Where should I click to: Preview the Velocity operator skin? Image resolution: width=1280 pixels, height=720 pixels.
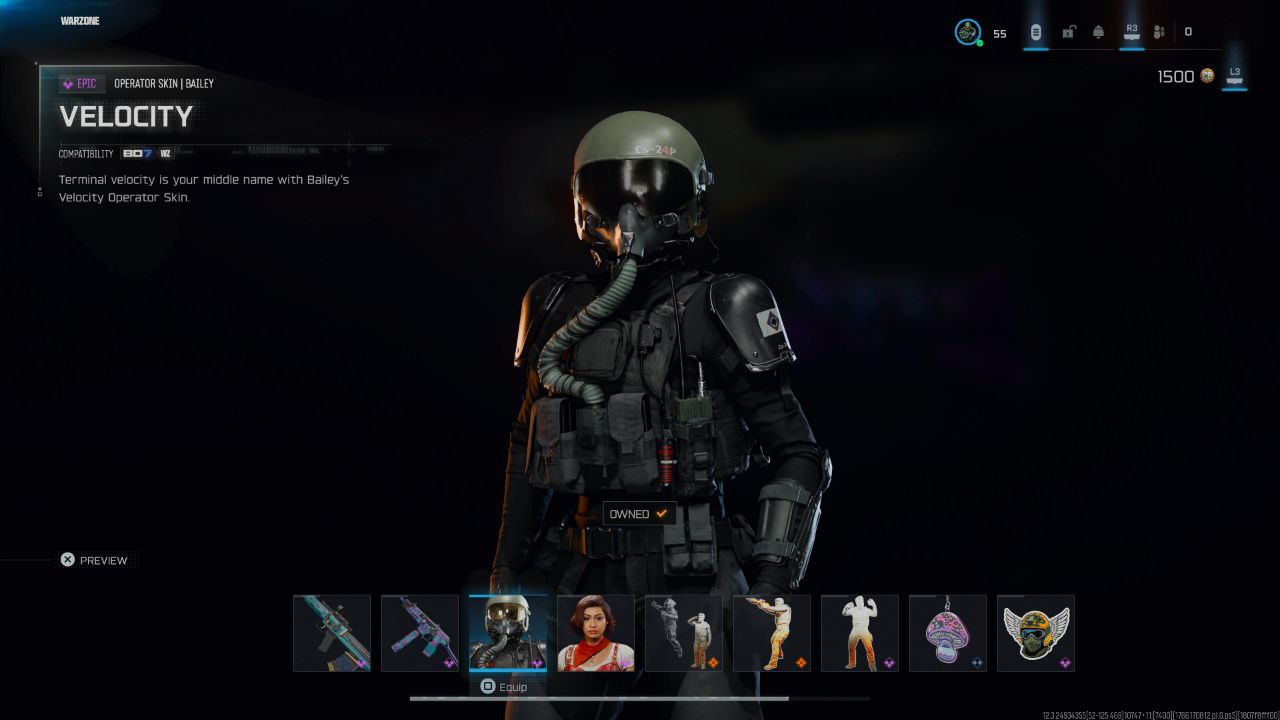pos(95,560)
